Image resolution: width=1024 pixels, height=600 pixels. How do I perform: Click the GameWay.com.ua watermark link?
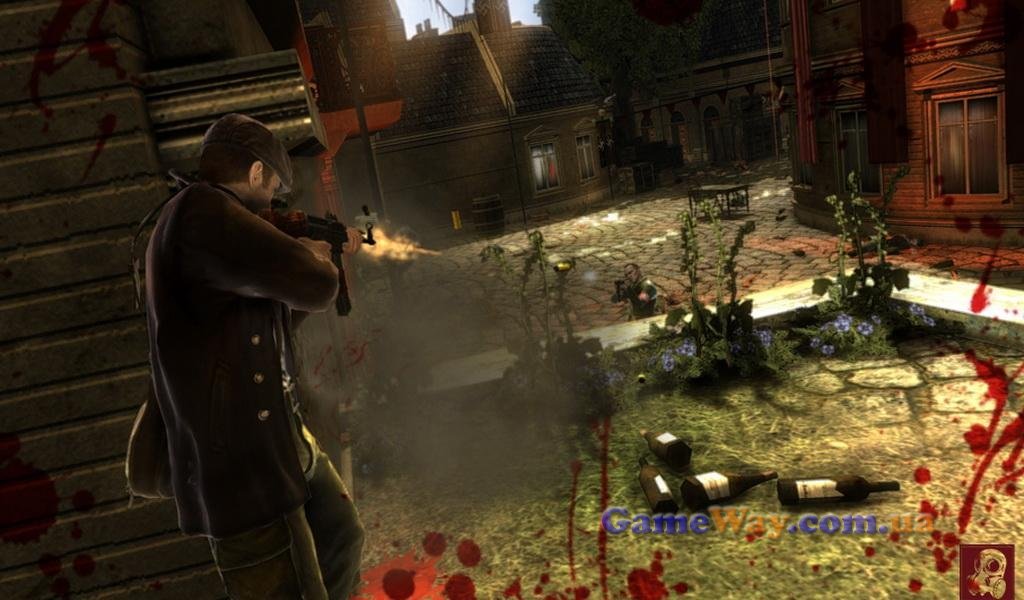[767, 521]
